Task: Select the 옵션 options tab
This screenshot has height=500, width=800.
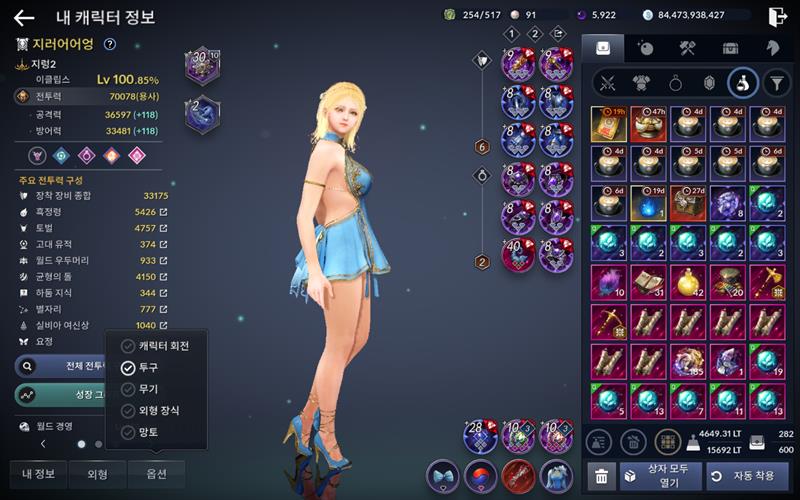Action: [x=156, y=473]
